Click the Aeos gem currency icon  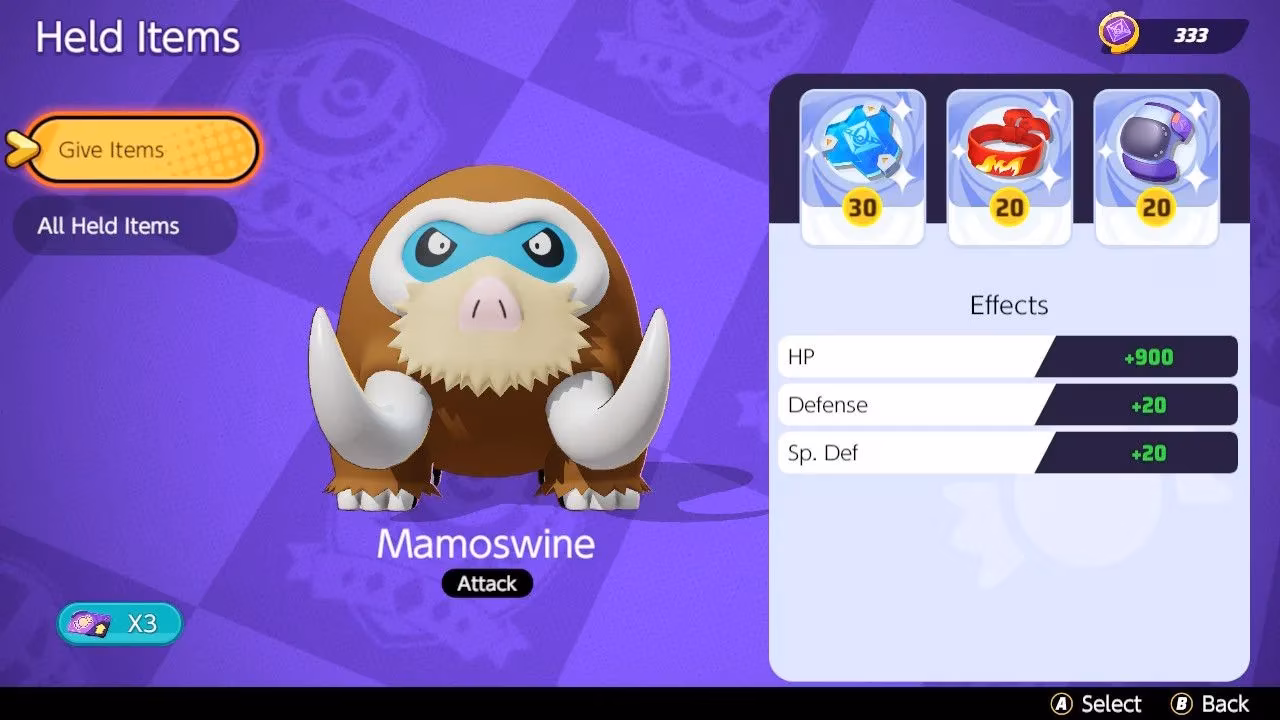[x=1122, y=33]
